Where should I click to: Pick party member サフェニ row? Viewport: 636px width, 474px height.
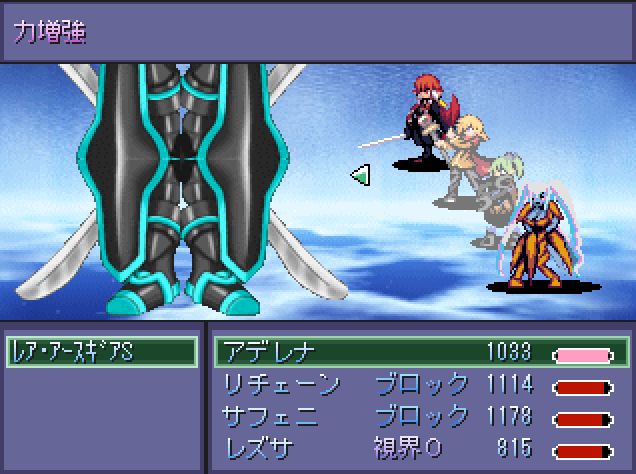[420, 416]
